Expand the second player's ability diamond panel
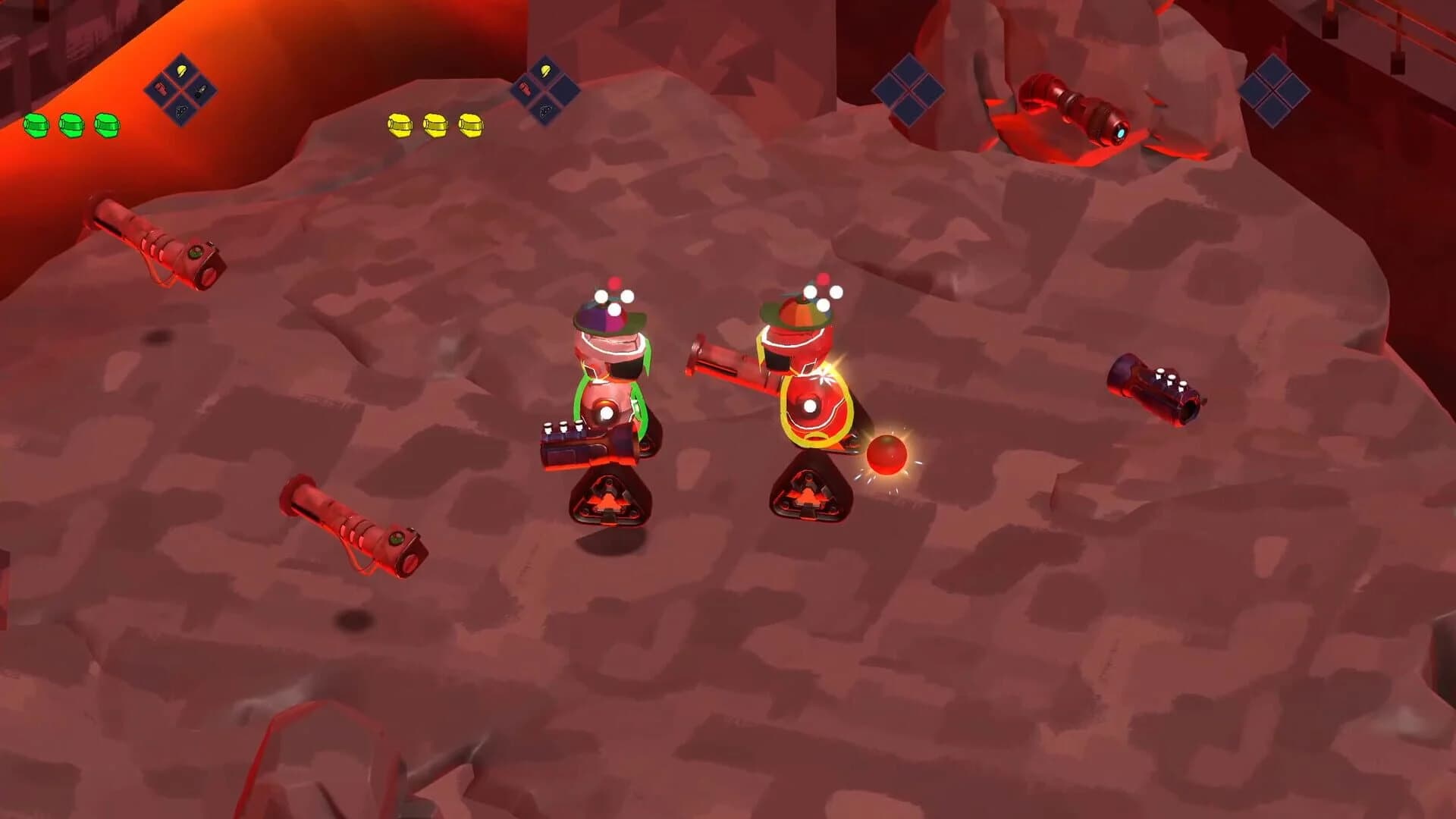The height and width of the screenshot is (819, 1456). [x=545, y=91]
